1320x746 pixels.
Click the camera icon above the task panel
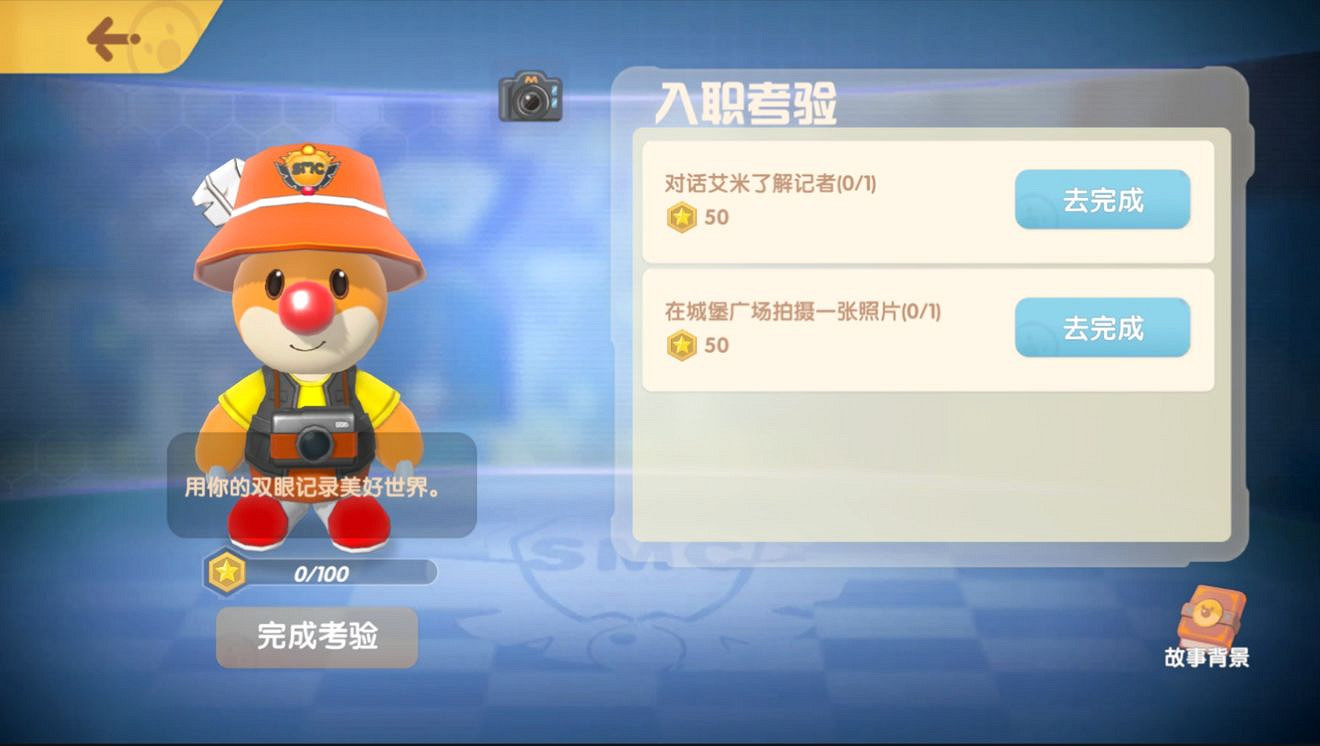pos(528,98)
